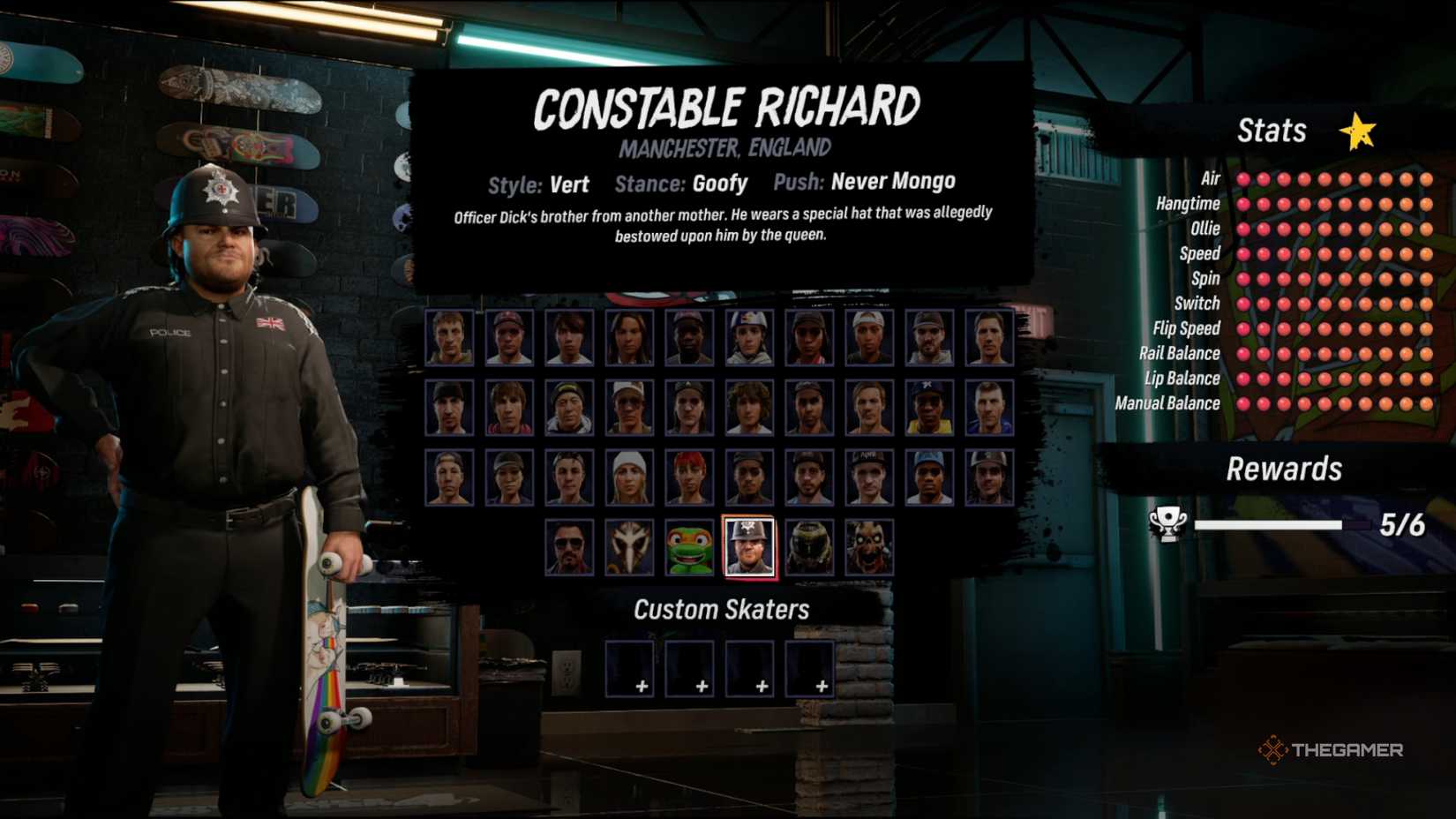Click the fourth plus slot under Custom Skaters
Viewport: 1456px width, 819px height.
click(810, 669)
